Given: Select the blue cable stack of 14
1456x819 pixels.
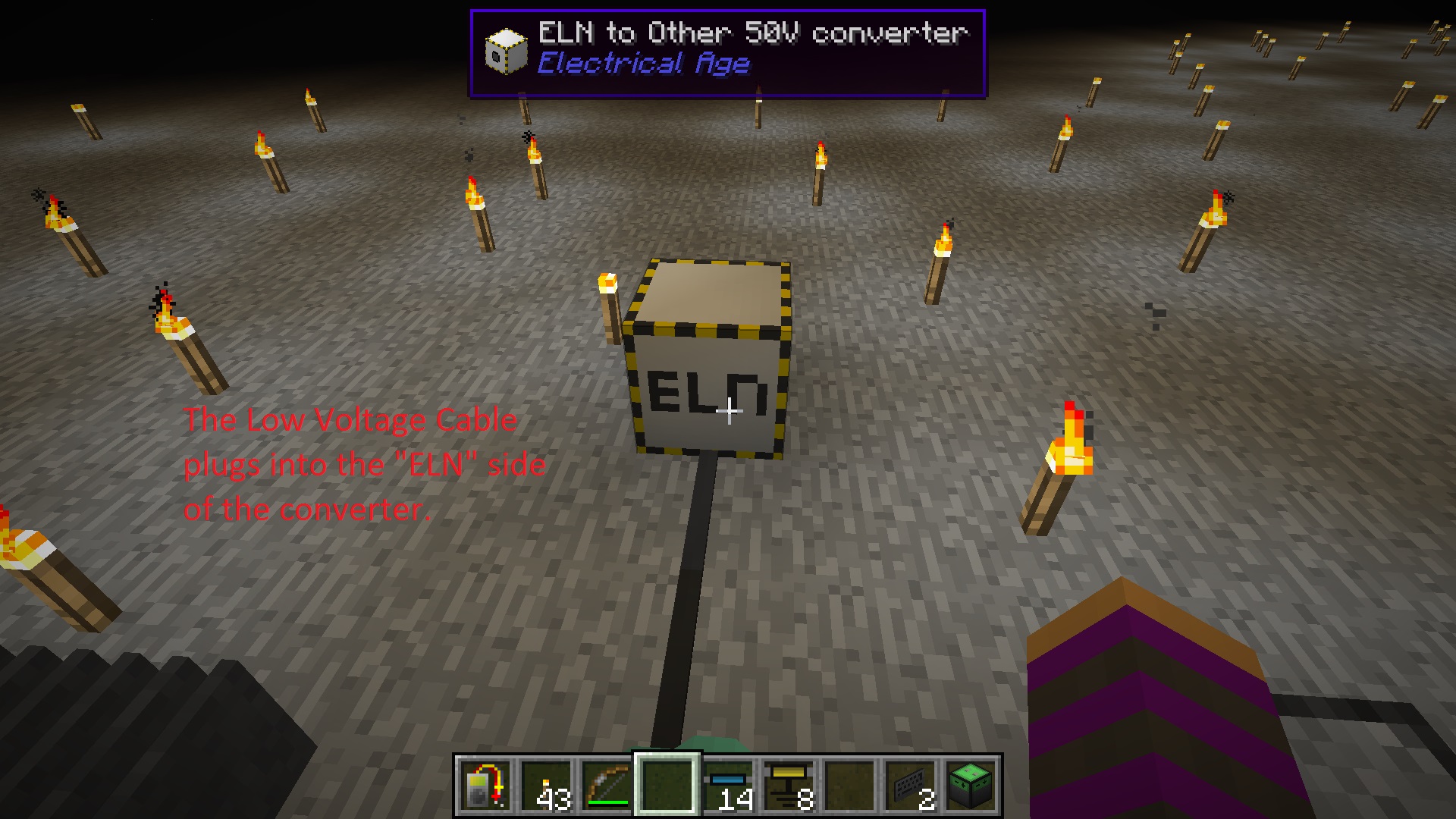Looking at the screenshot, I should click(x=726, y=785).
